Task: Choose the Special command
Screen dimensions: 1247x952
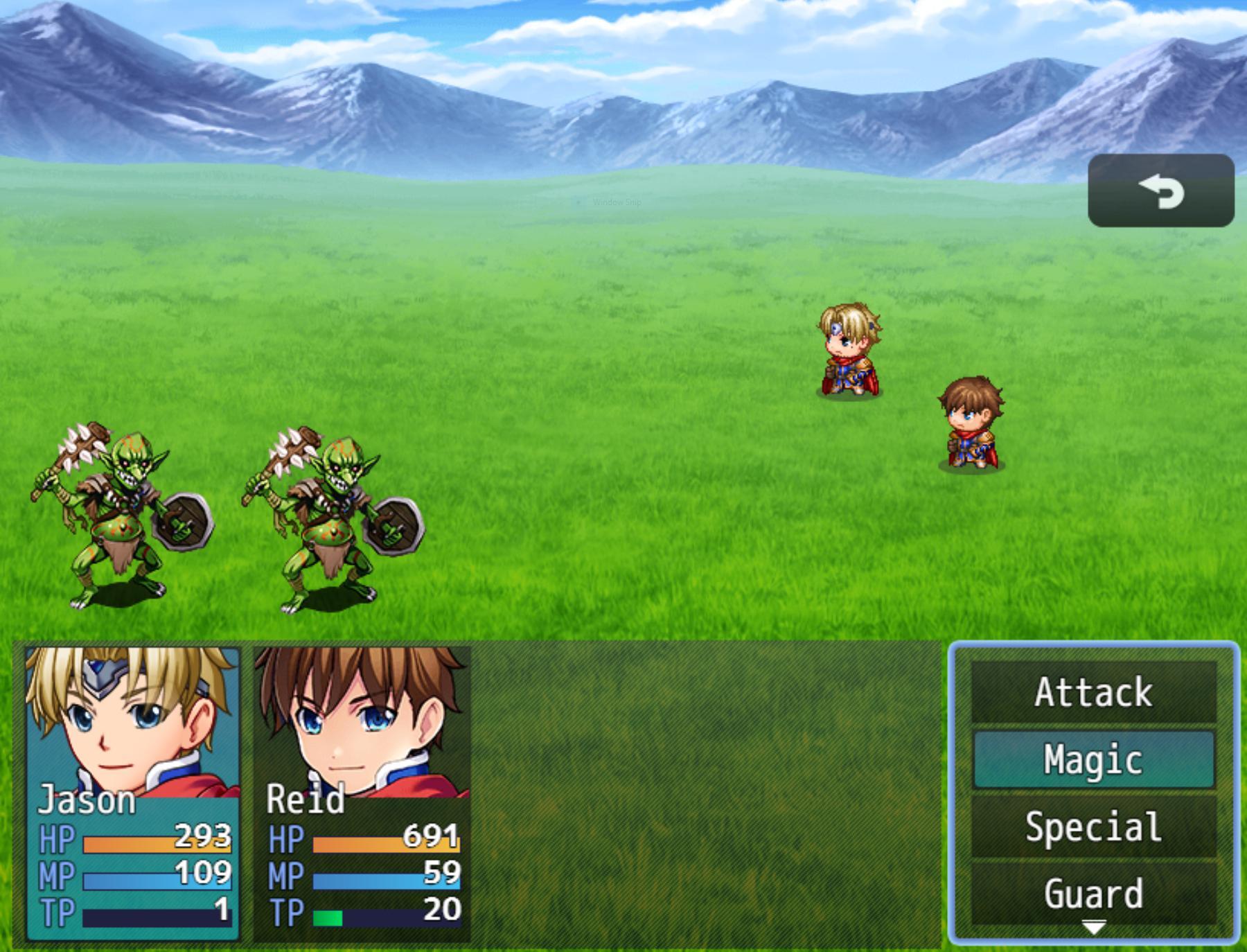Action: pyautogui.click(x=1093, y=827)
